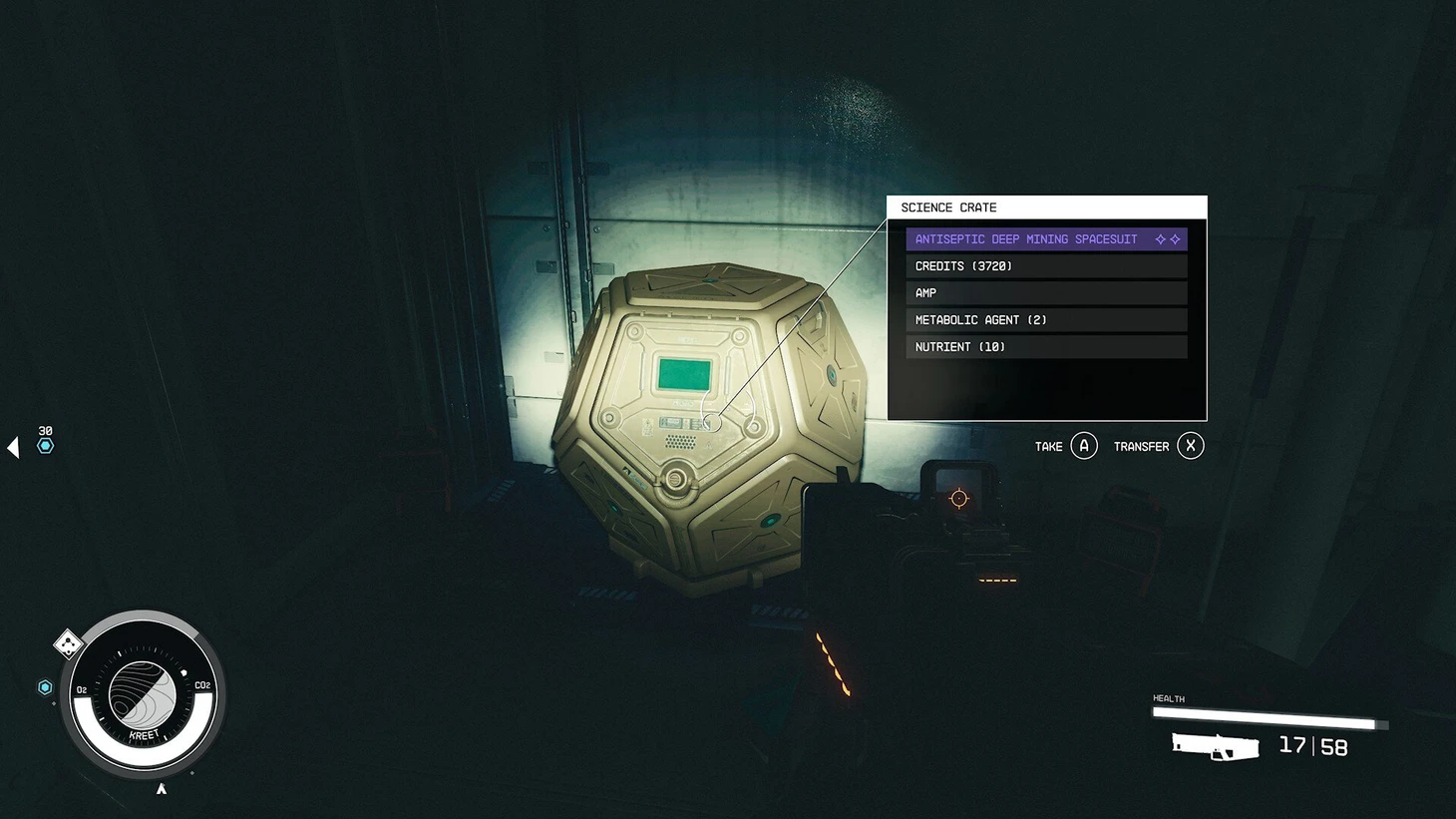Take the Credits (3720) row

[x=1045, y=266]
